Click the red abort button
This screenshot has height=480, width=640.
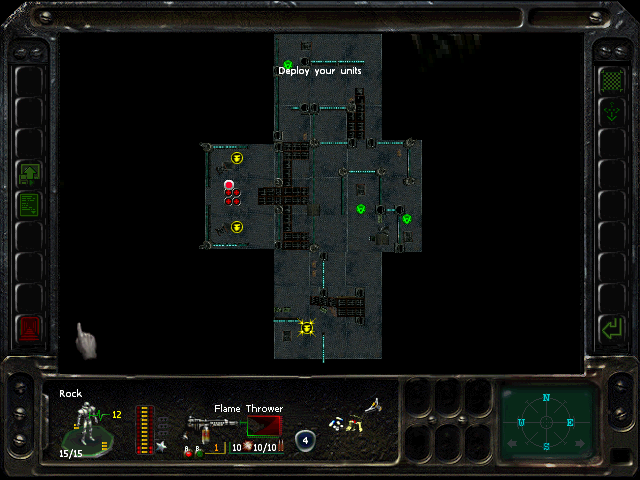30,327
